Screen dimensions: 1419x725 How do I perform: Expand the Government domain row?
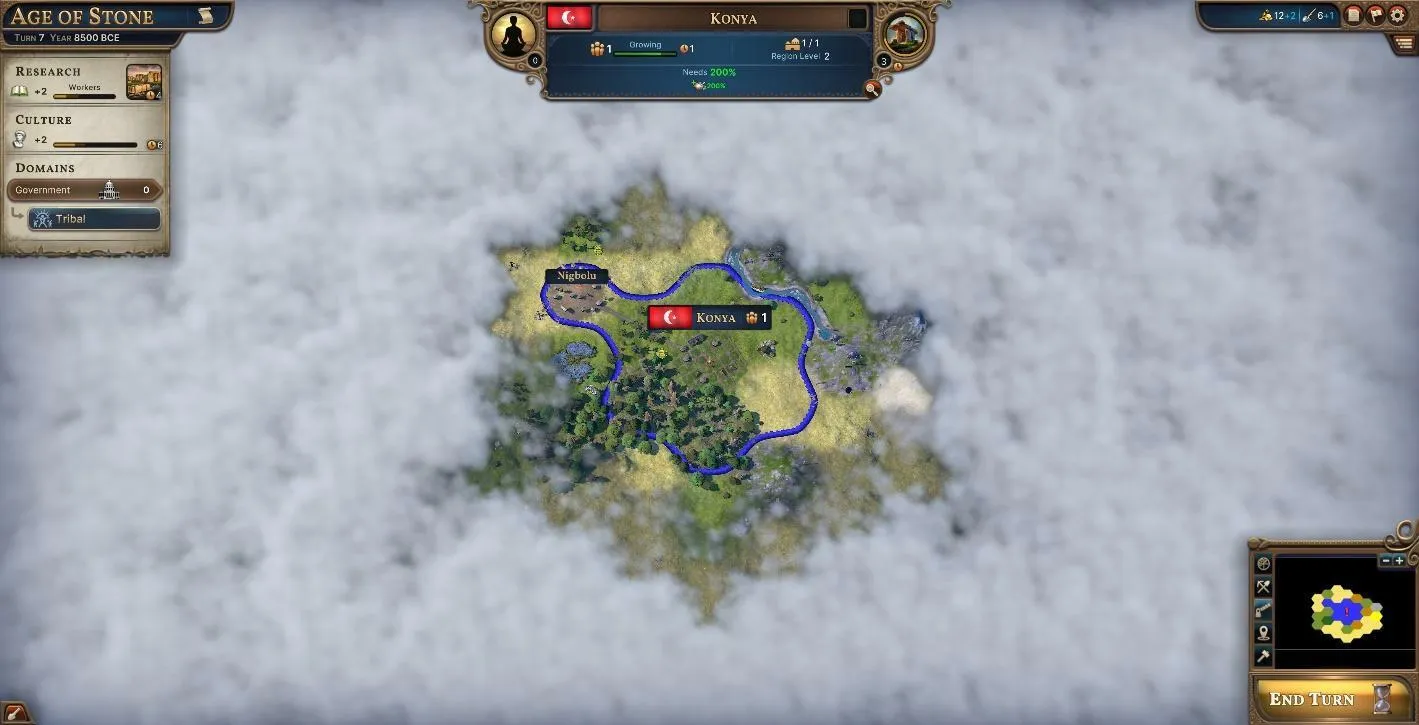(x=85, y=189)
